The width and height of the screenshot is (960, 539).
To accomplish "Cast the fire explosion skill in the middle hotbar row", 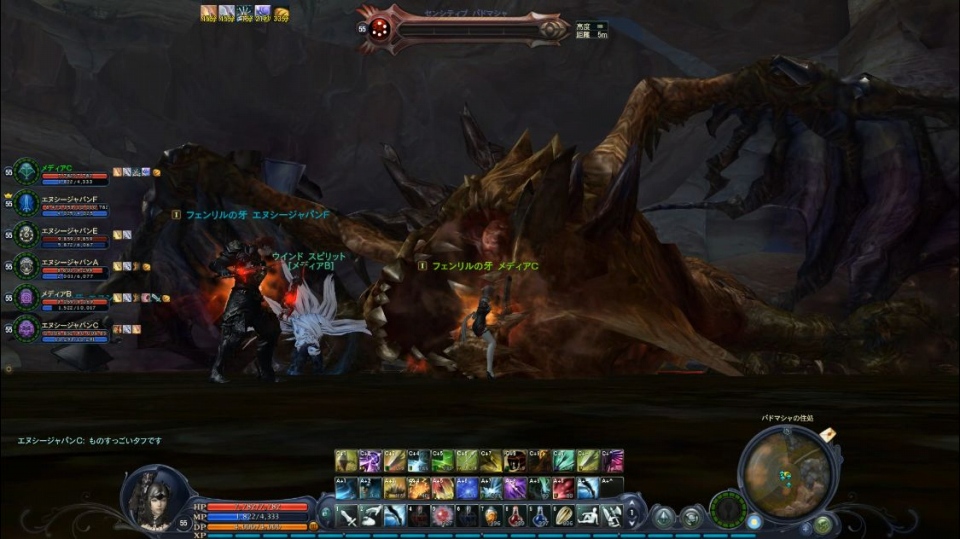I will click(x=418, y=488).
